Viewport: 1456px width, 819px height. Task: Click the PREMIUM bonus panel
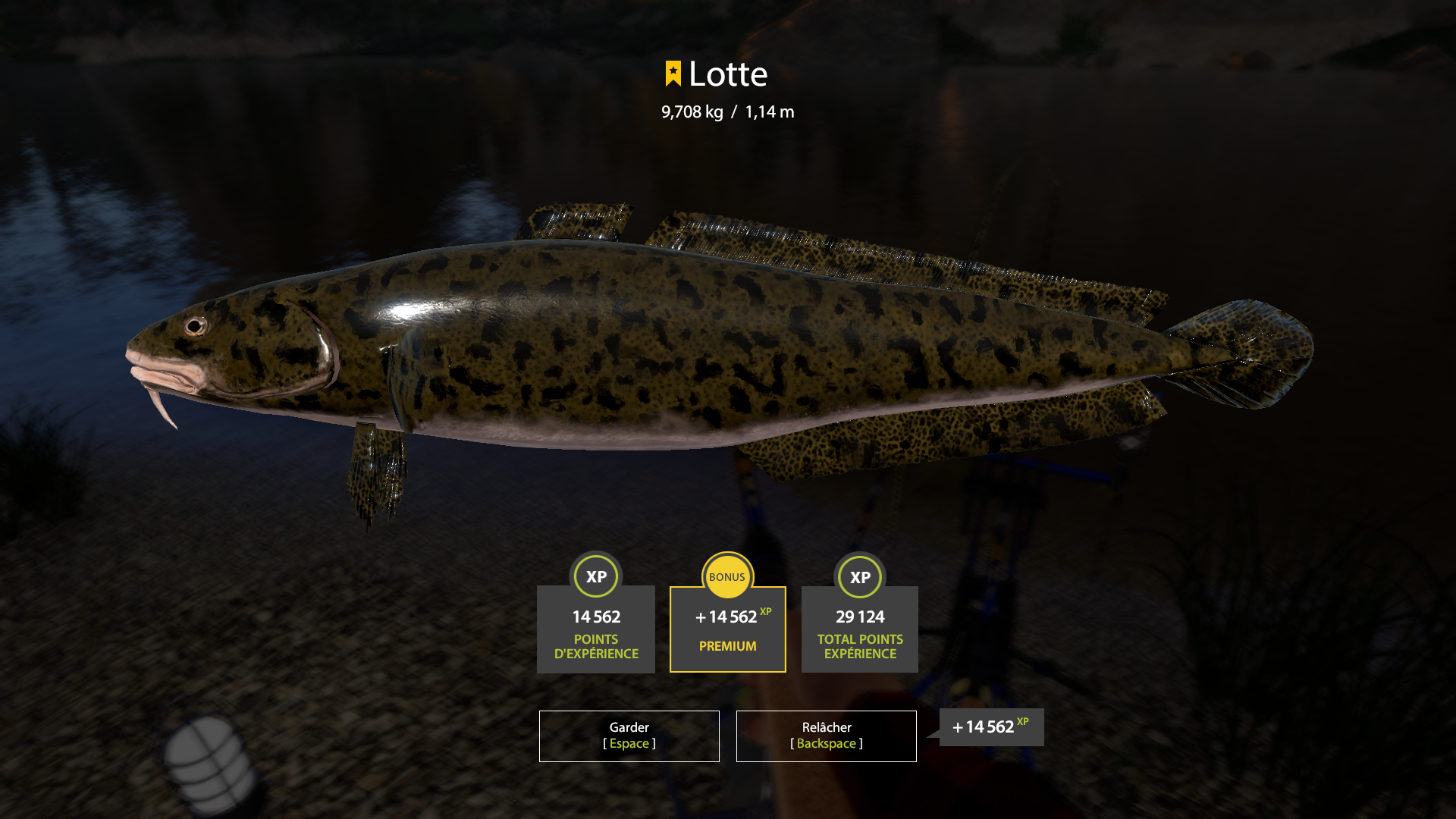tap(727, 629)
